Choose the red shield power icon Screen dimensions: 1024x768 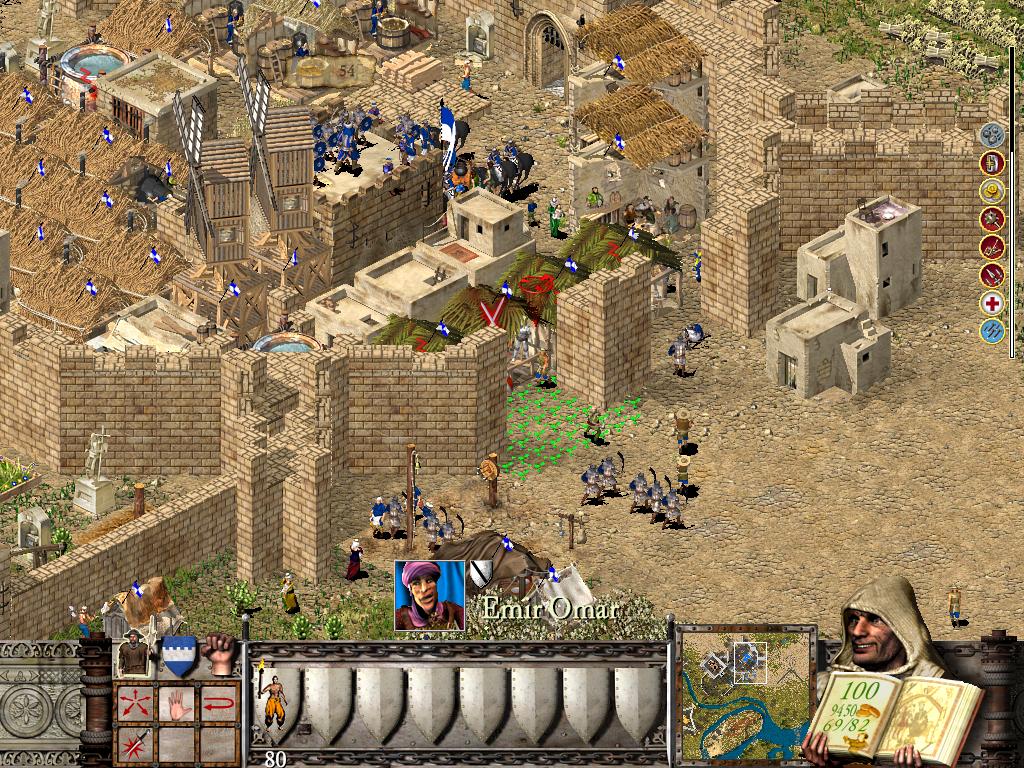click(x=992, y=162)
